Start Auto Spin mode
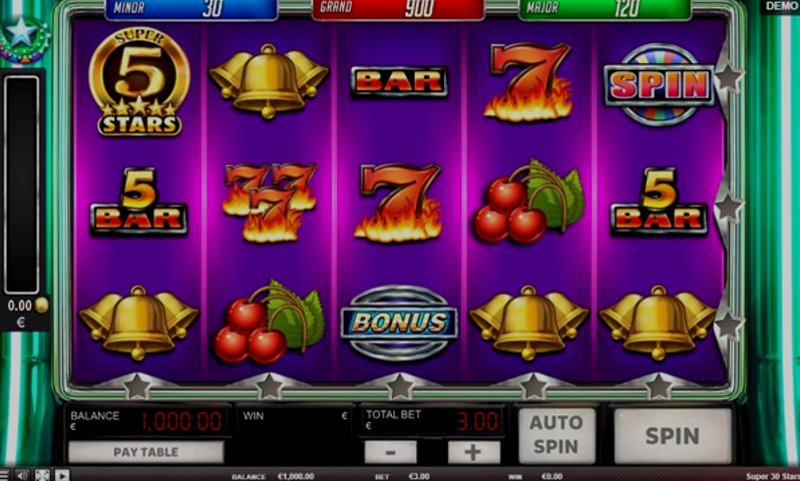Screen dimensions: 800x481 coord(556,435)
